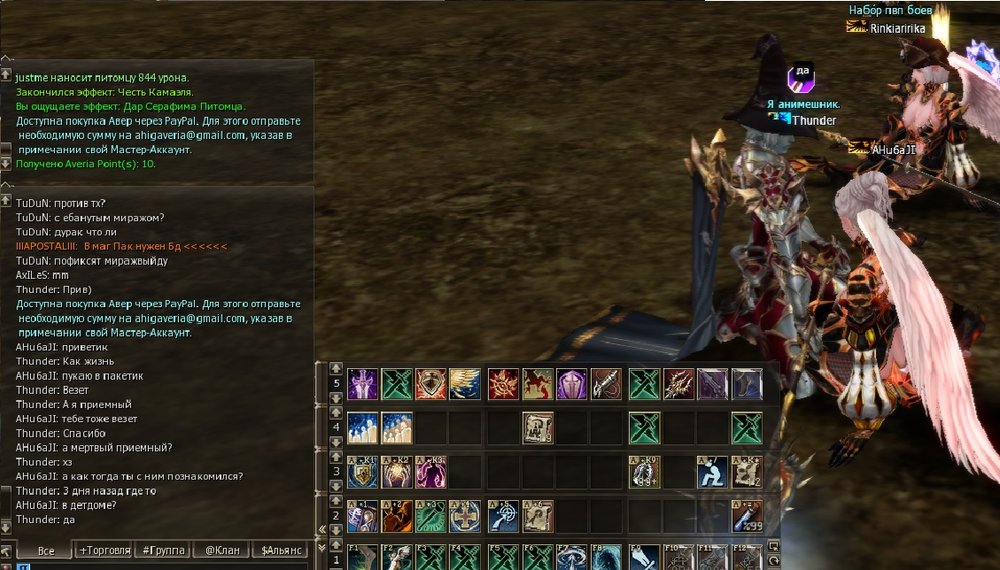
Task: Switch to the Все chat tab
Action: pos(45,551)
